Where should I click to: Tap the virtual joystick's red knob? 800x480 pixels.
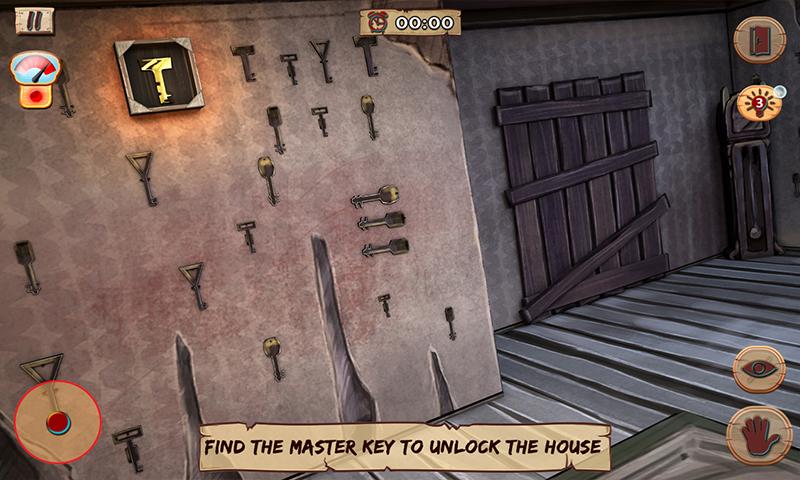(56, 422)
